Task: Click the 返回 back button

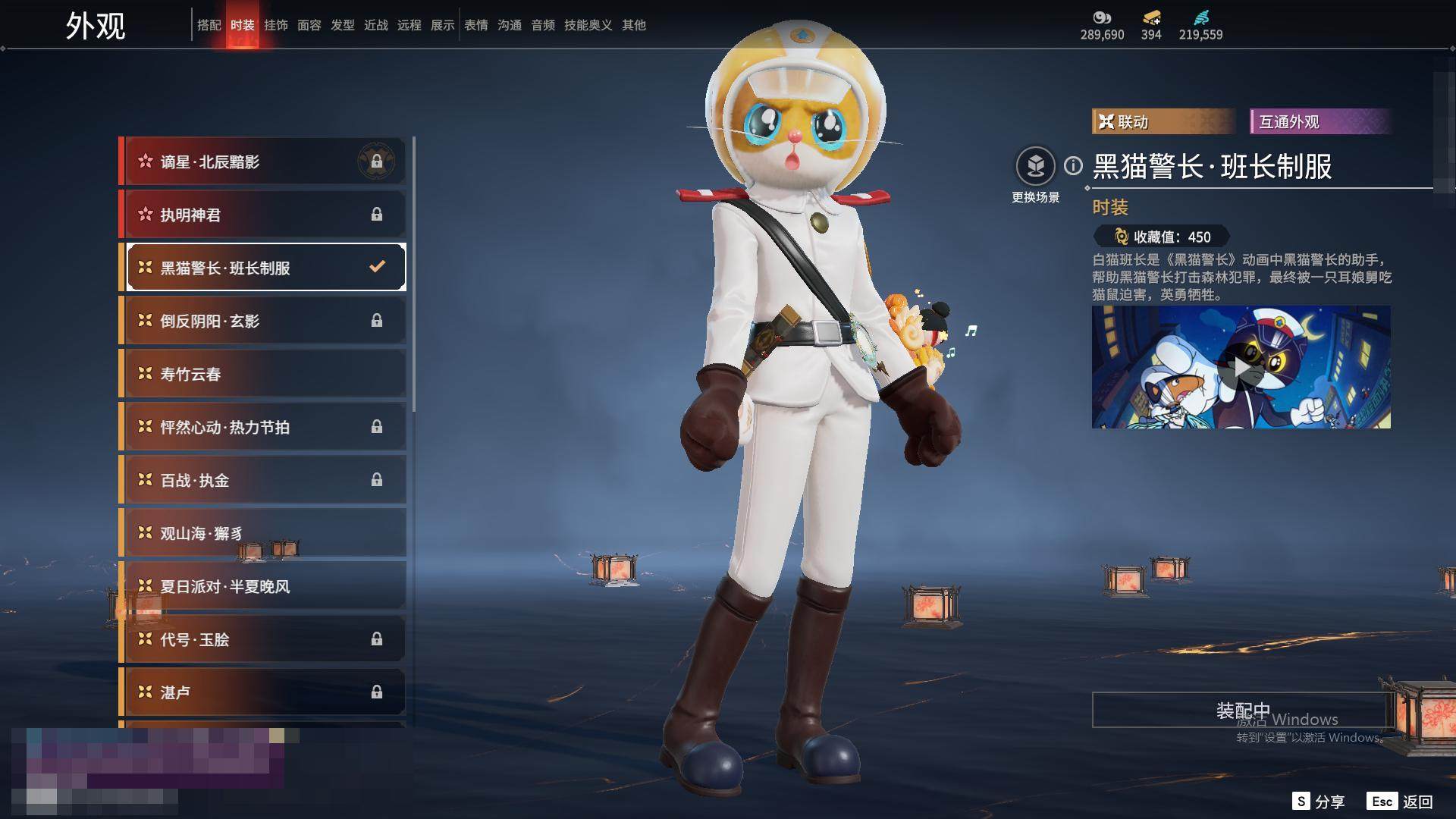Action: tap(1400, 802)
